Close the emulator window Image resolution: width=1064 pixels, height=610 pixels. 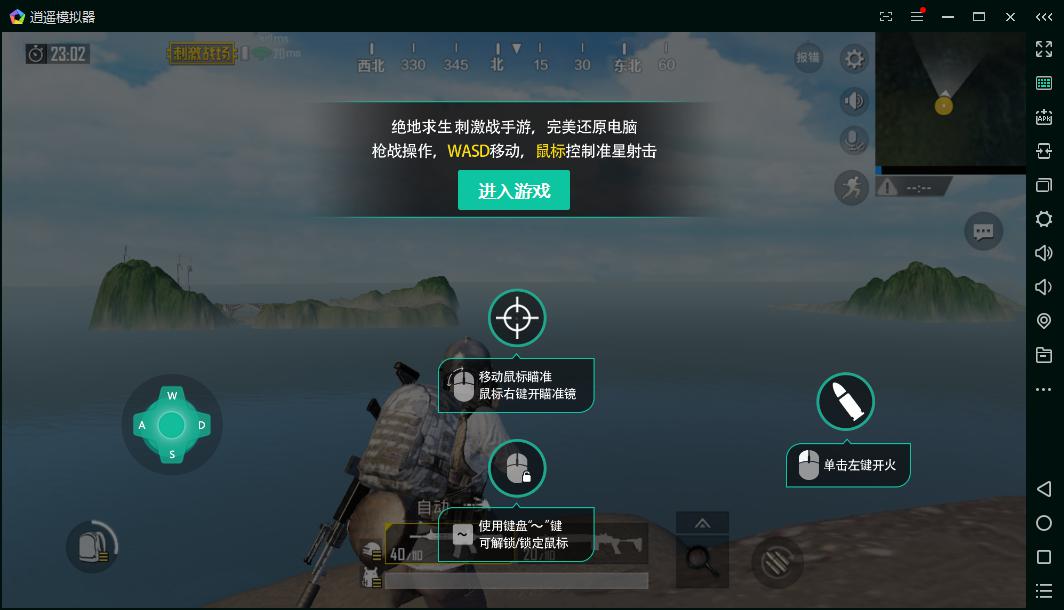coord(1011,17)
